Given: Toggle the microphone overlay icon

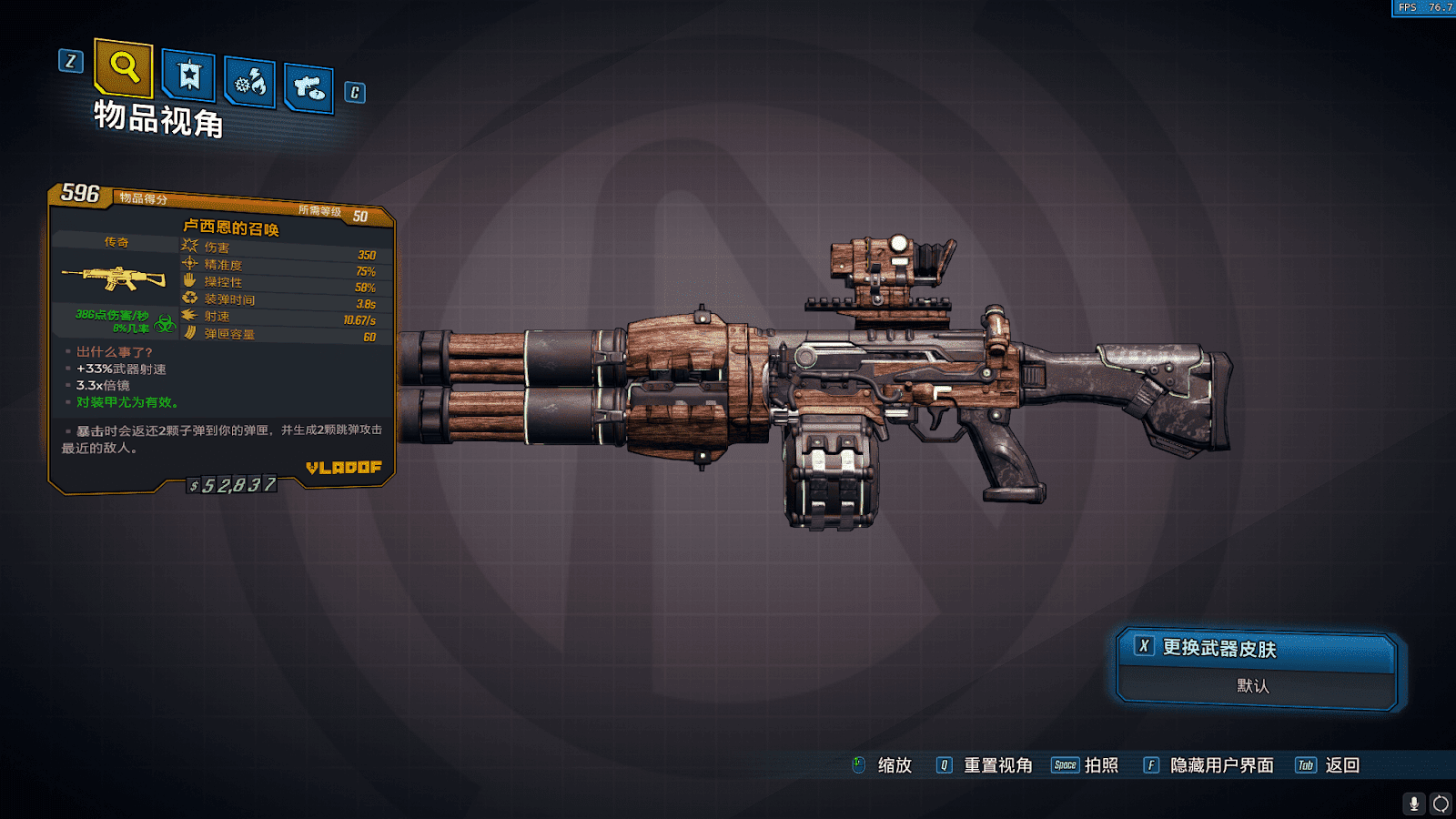Looking at the screenshot, I should pos(1413,804).
